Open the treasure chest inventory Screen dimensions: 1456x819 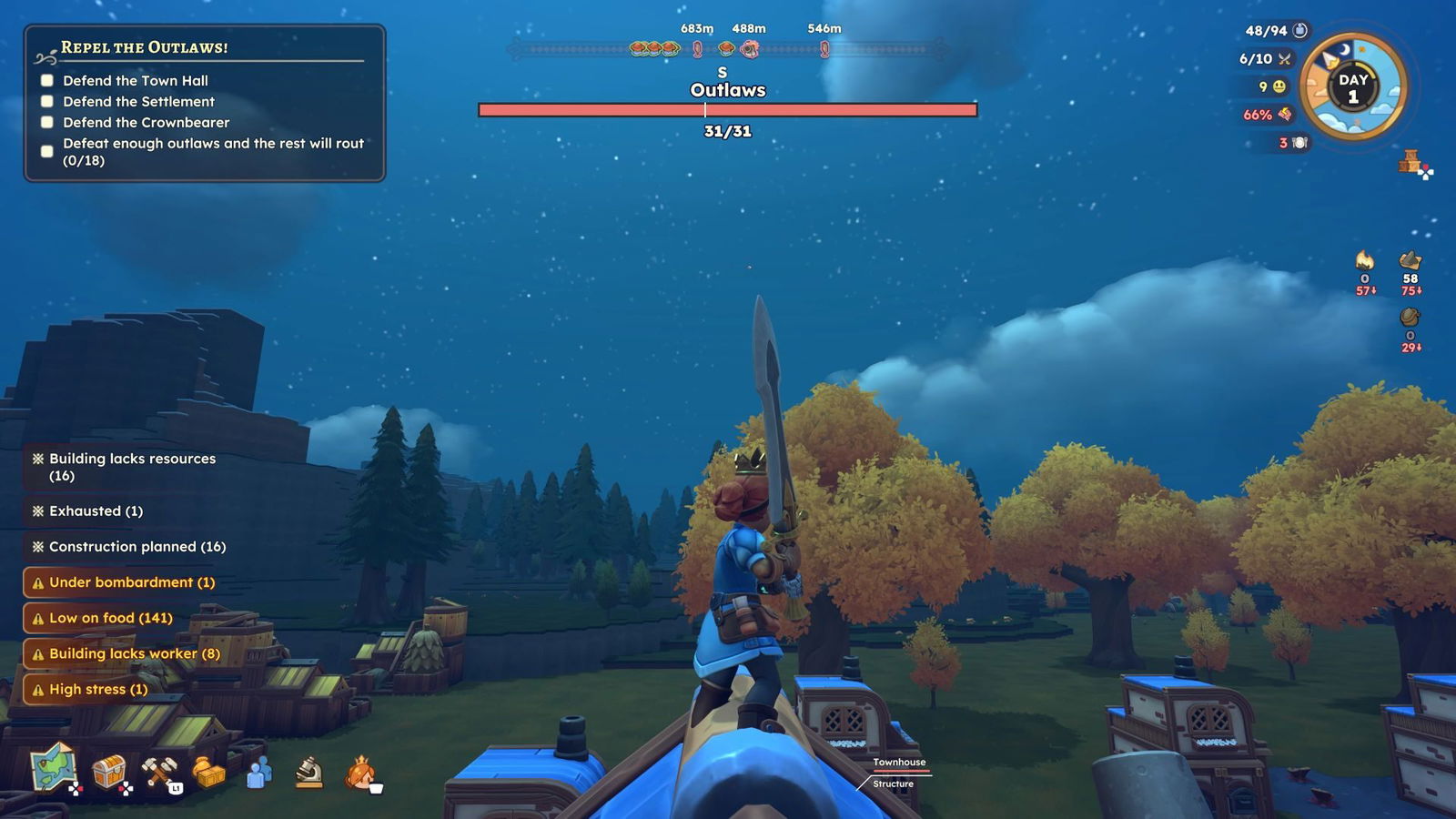point(108,772)
